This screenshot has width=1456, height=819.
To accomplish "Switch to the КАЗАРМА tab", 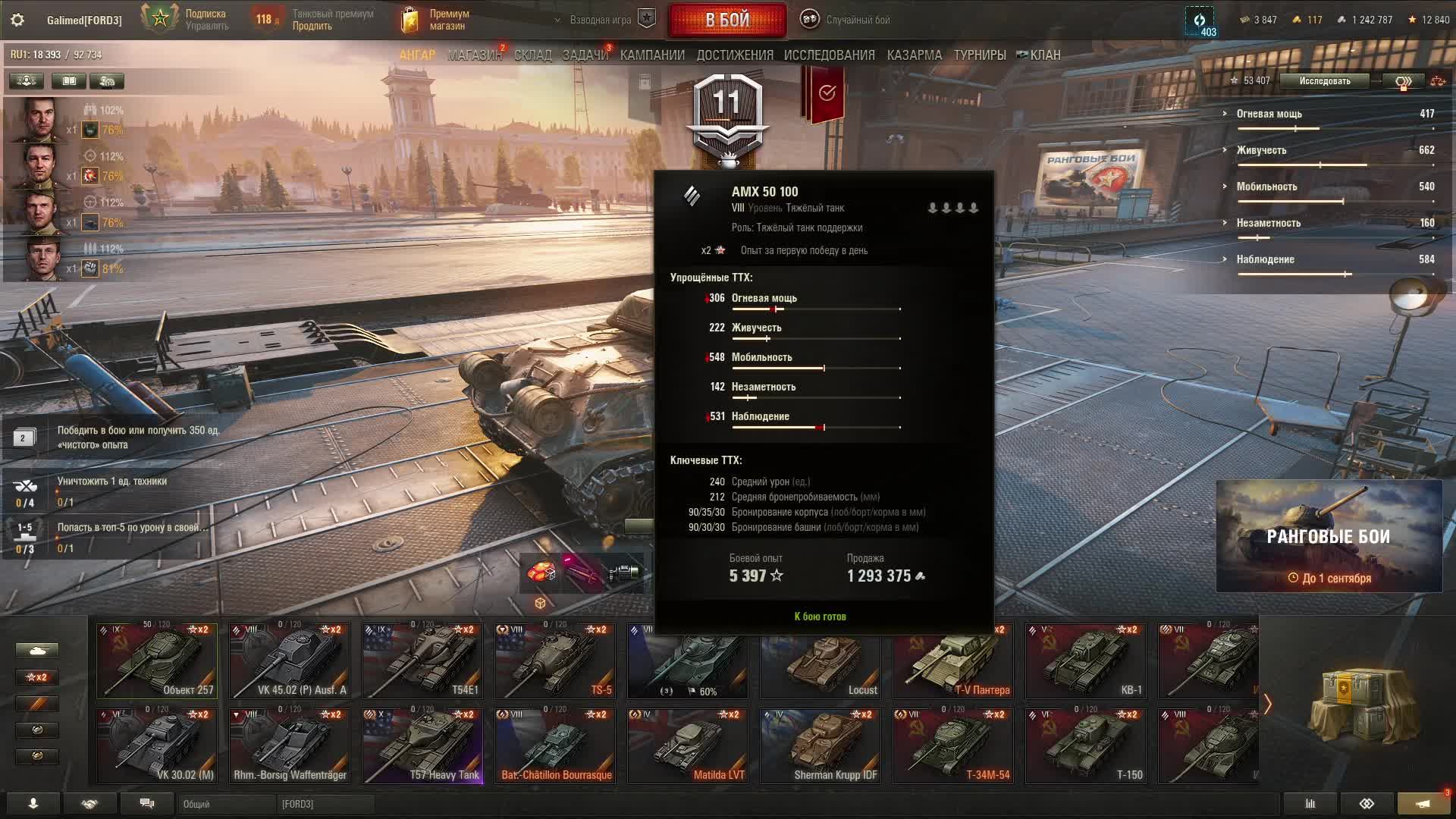I will tap(914, 55).
